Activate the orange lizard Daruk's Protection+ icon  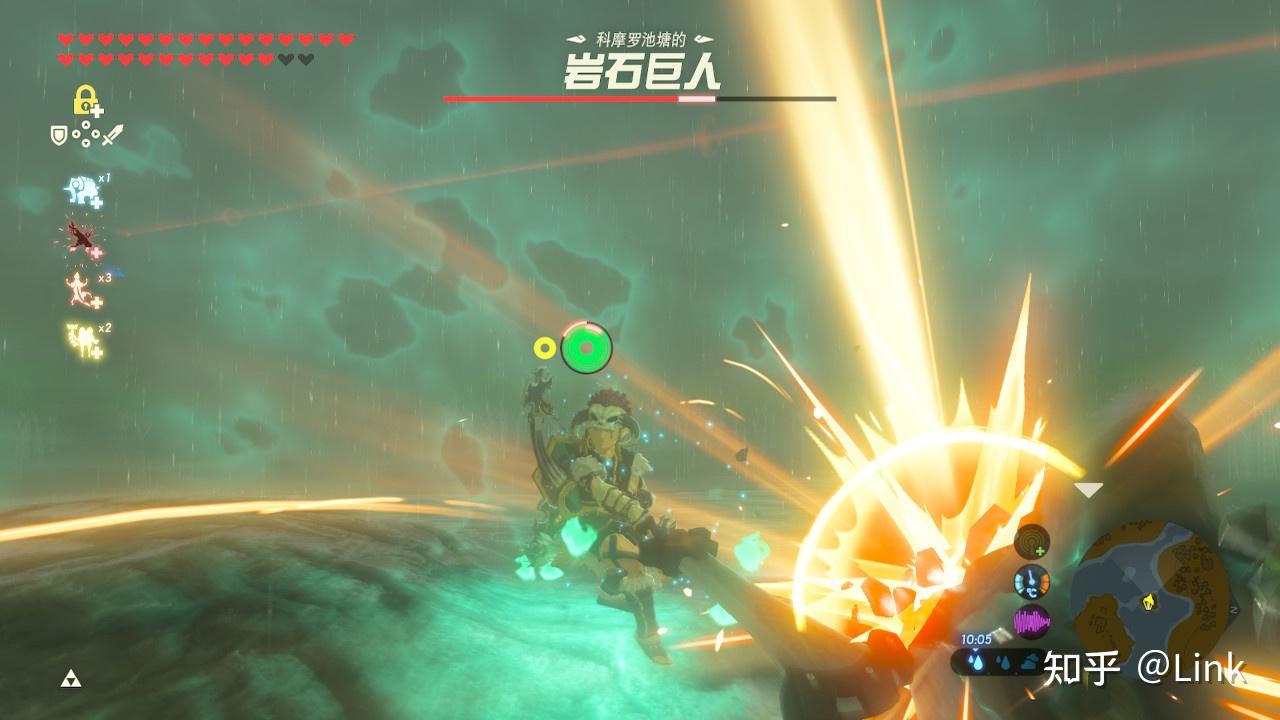(x=79, y=289)
